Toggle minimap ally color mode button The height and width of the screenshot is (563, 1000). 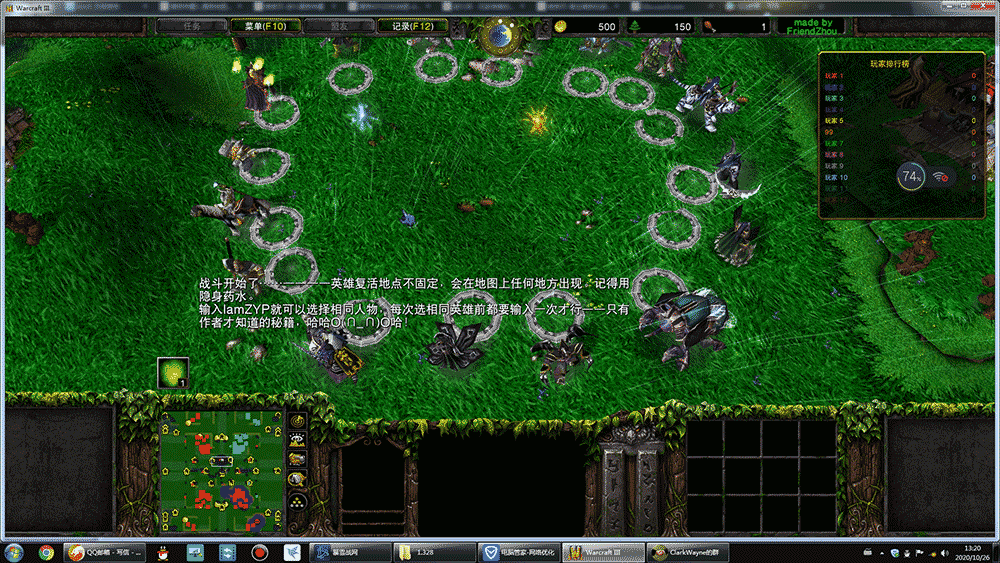[297, 458]
